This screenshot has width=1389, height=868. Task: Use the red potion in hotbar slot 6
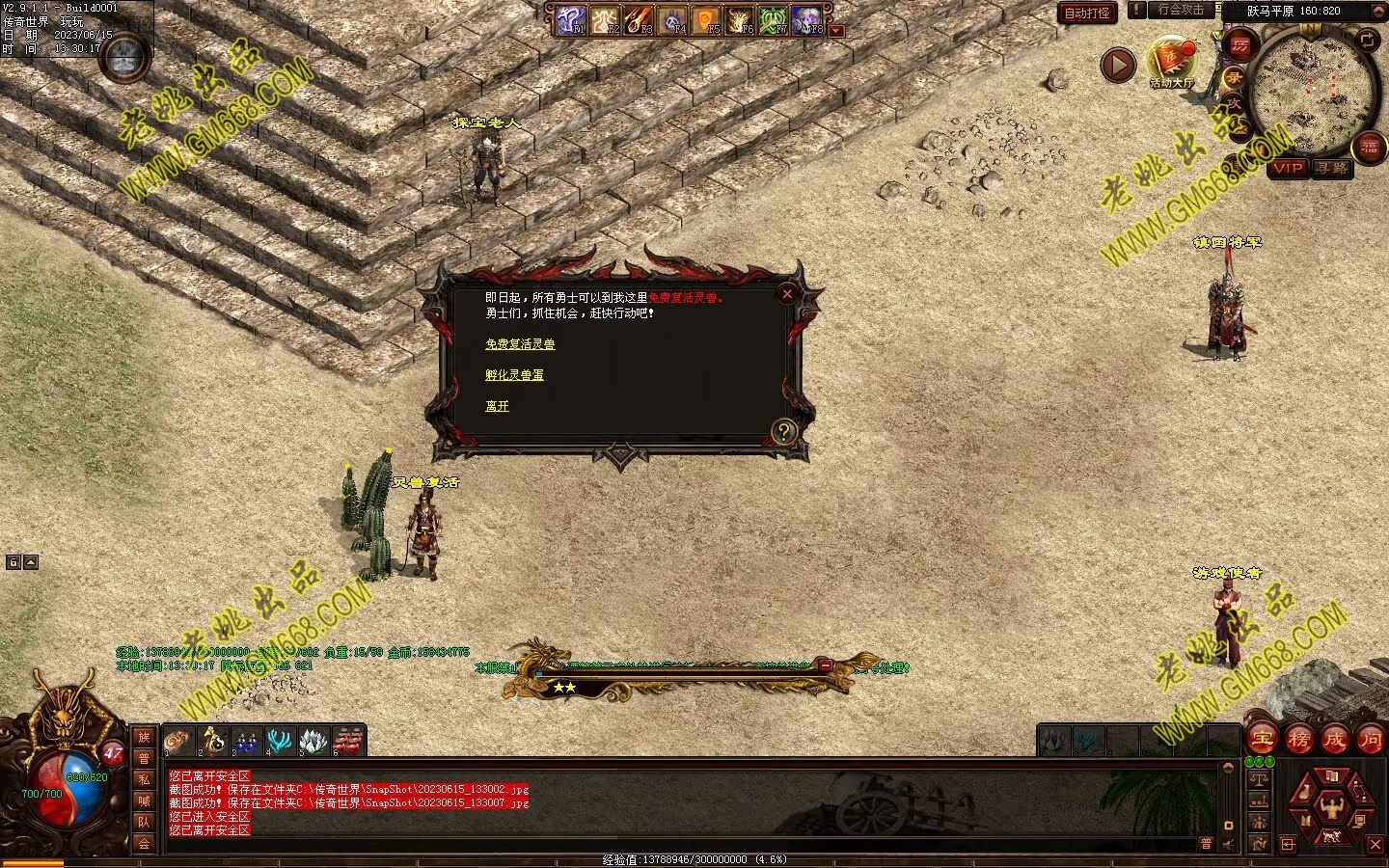(347, 742)
